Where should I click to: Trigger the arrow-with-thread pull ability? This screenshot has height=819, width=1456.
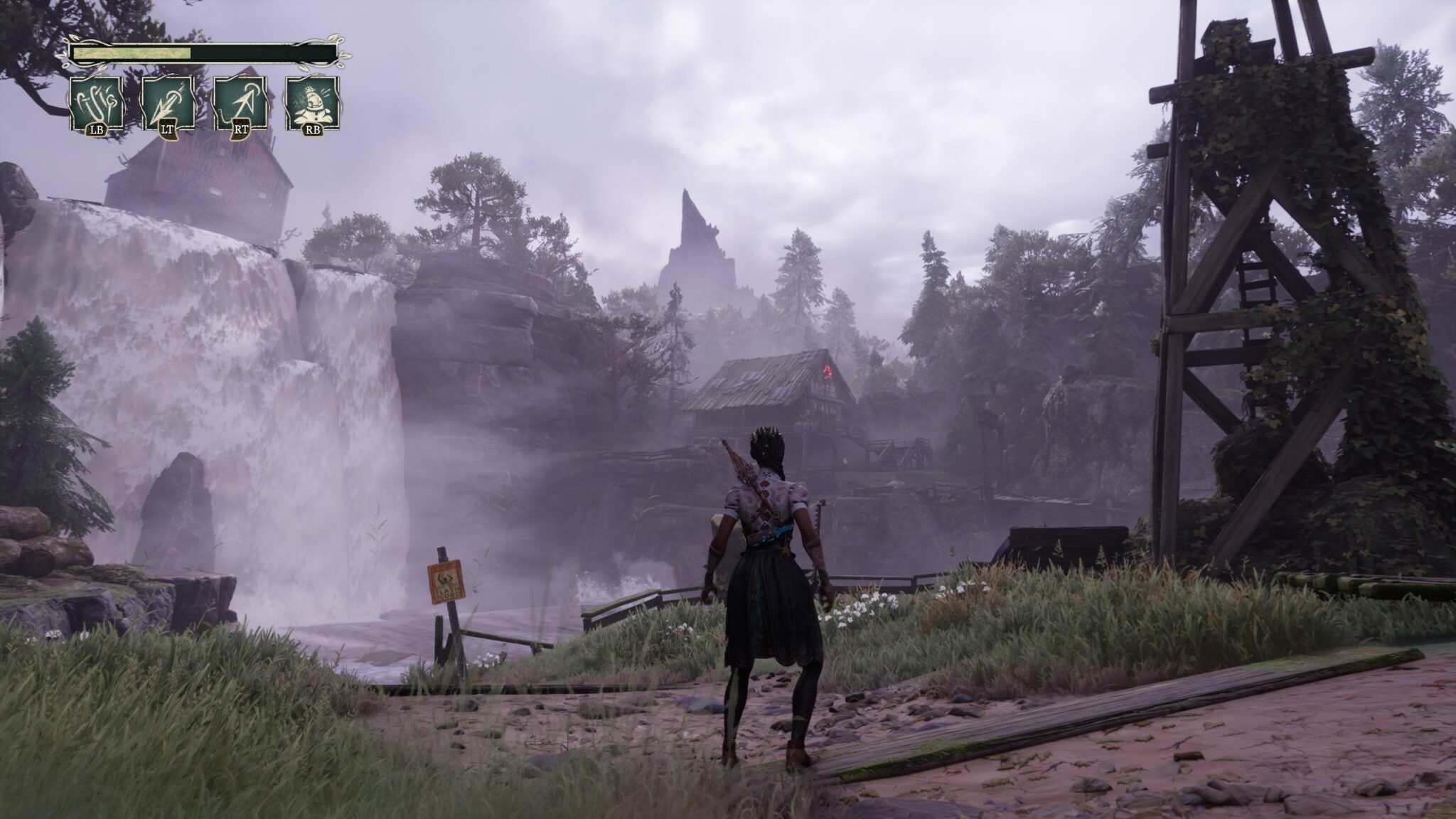[240, 104]
